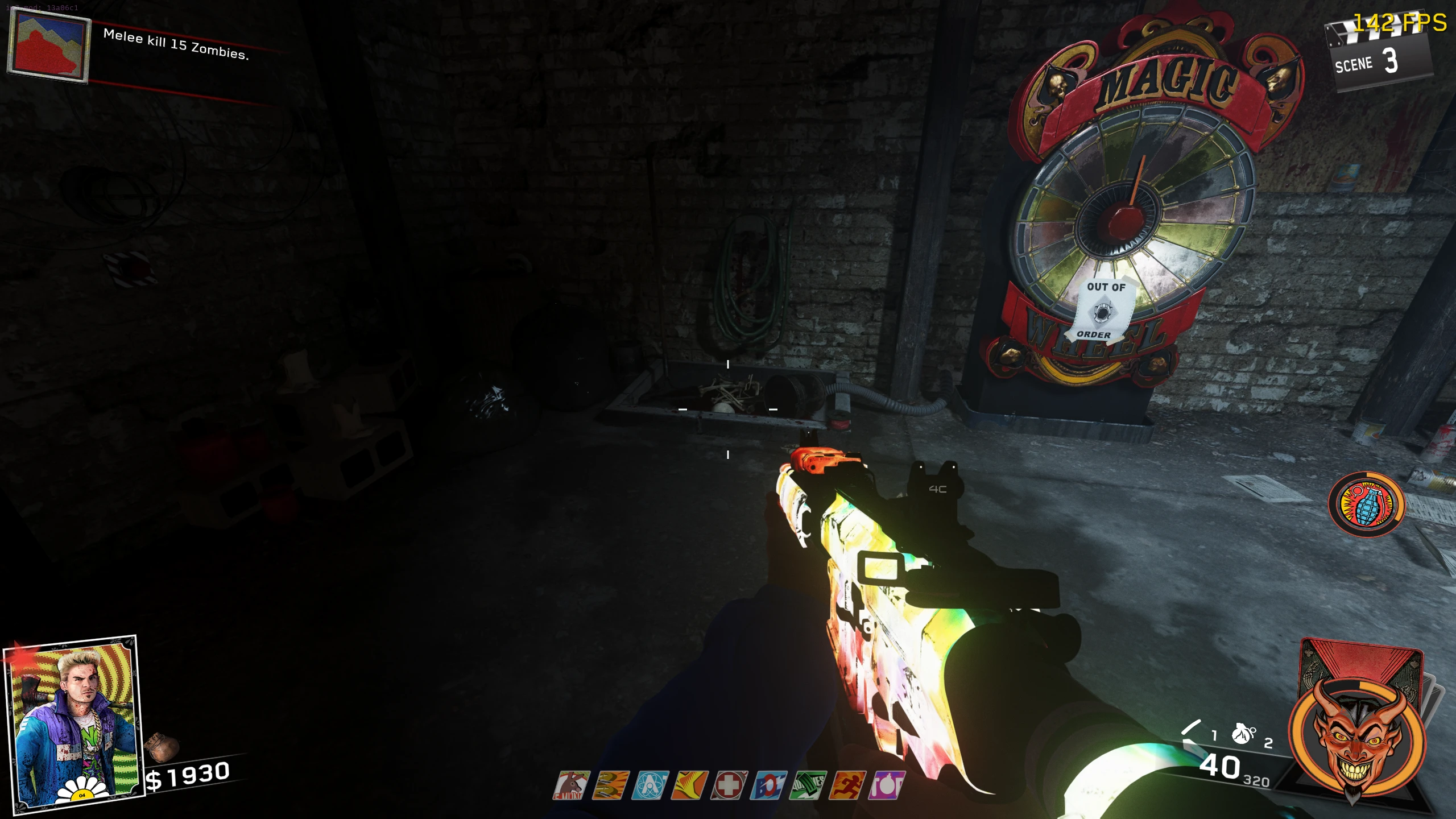Choose the blue atom perk icon
Viewport: 1456px width, 819px height.
point(650,785)
